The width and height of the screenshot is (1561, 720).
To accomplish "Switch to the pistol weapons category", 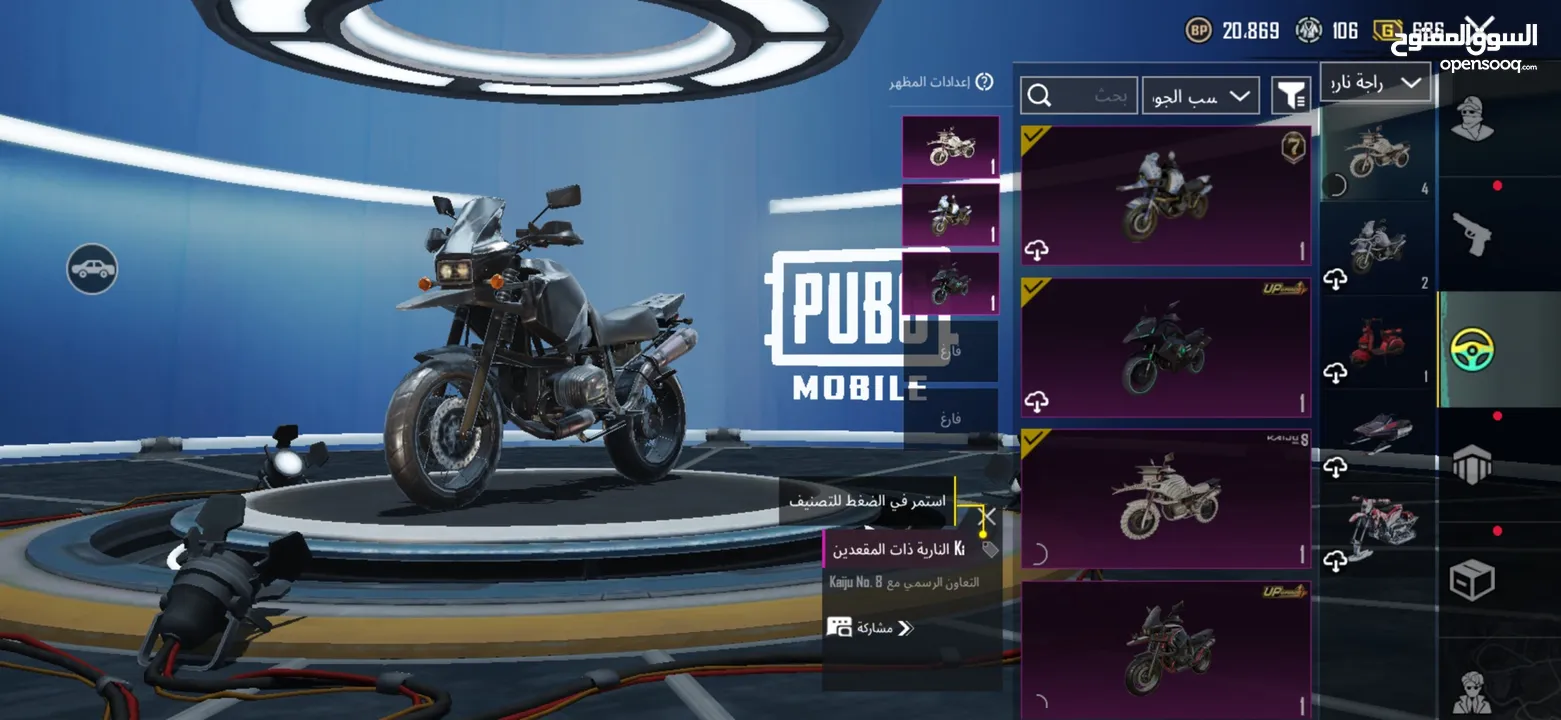I will click(x=1471, y=234).
